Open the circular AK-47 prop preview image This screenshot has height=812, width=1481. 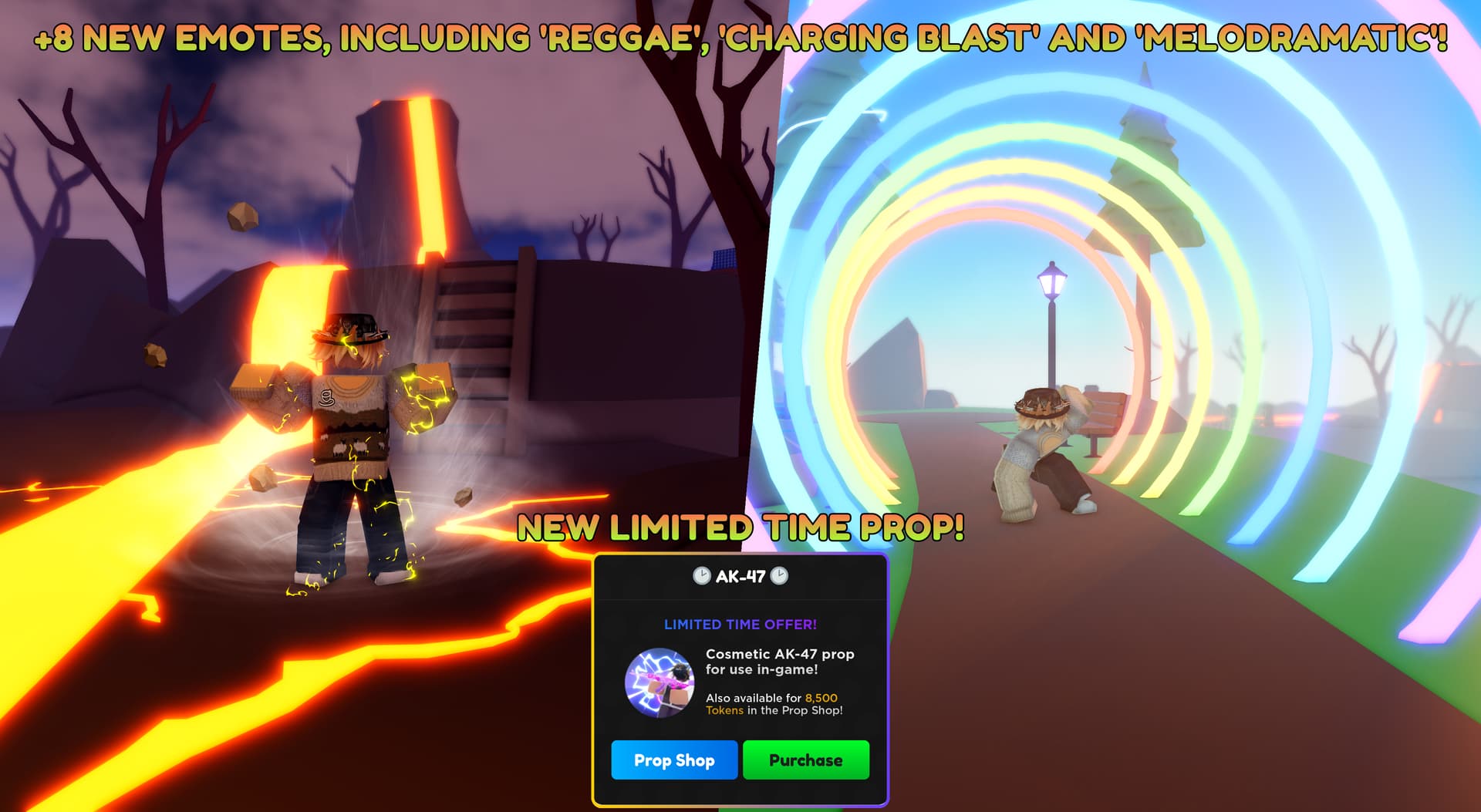pyautogui.click(x=660, y=682)
